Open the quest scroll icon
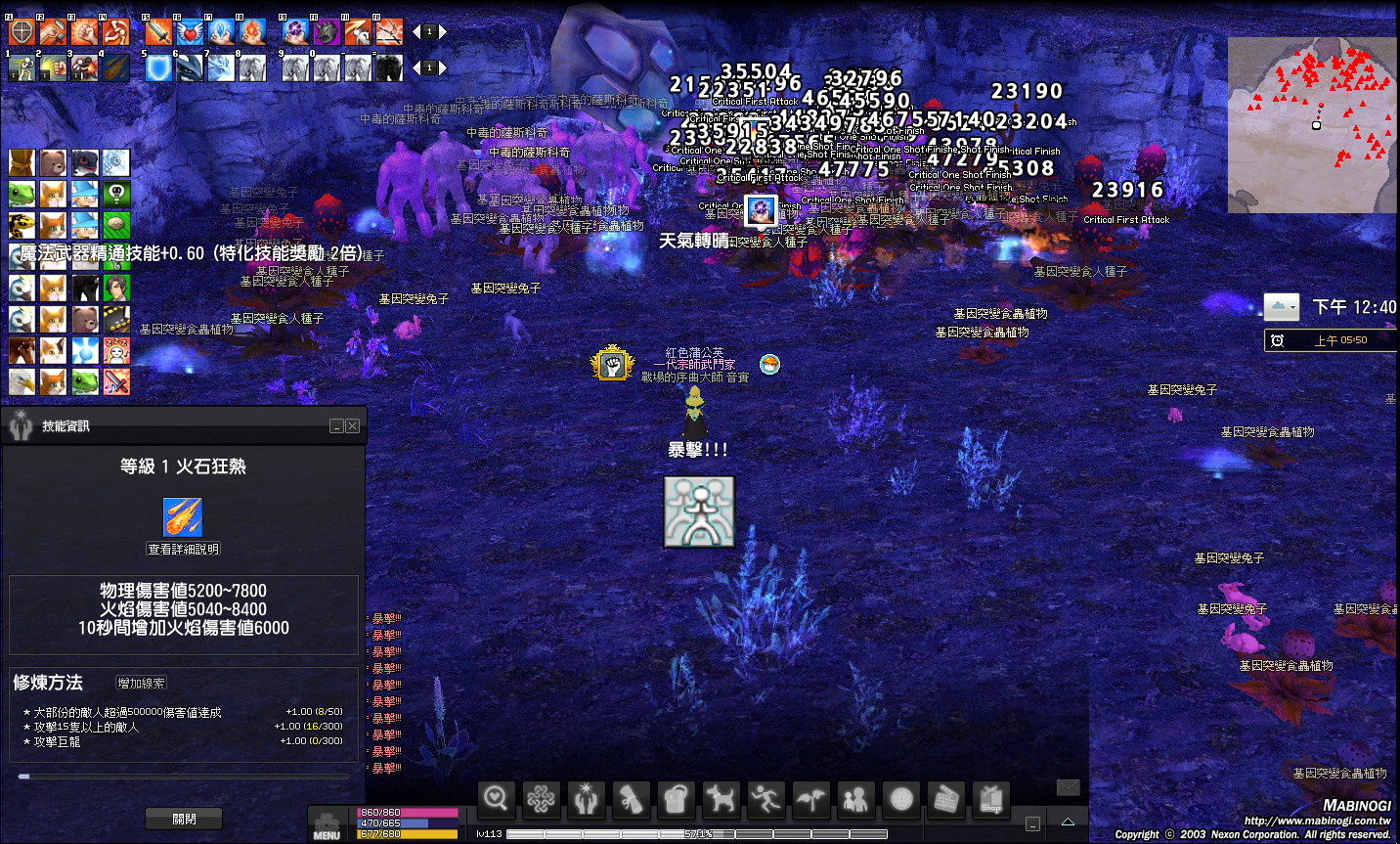 coord(631,799)
